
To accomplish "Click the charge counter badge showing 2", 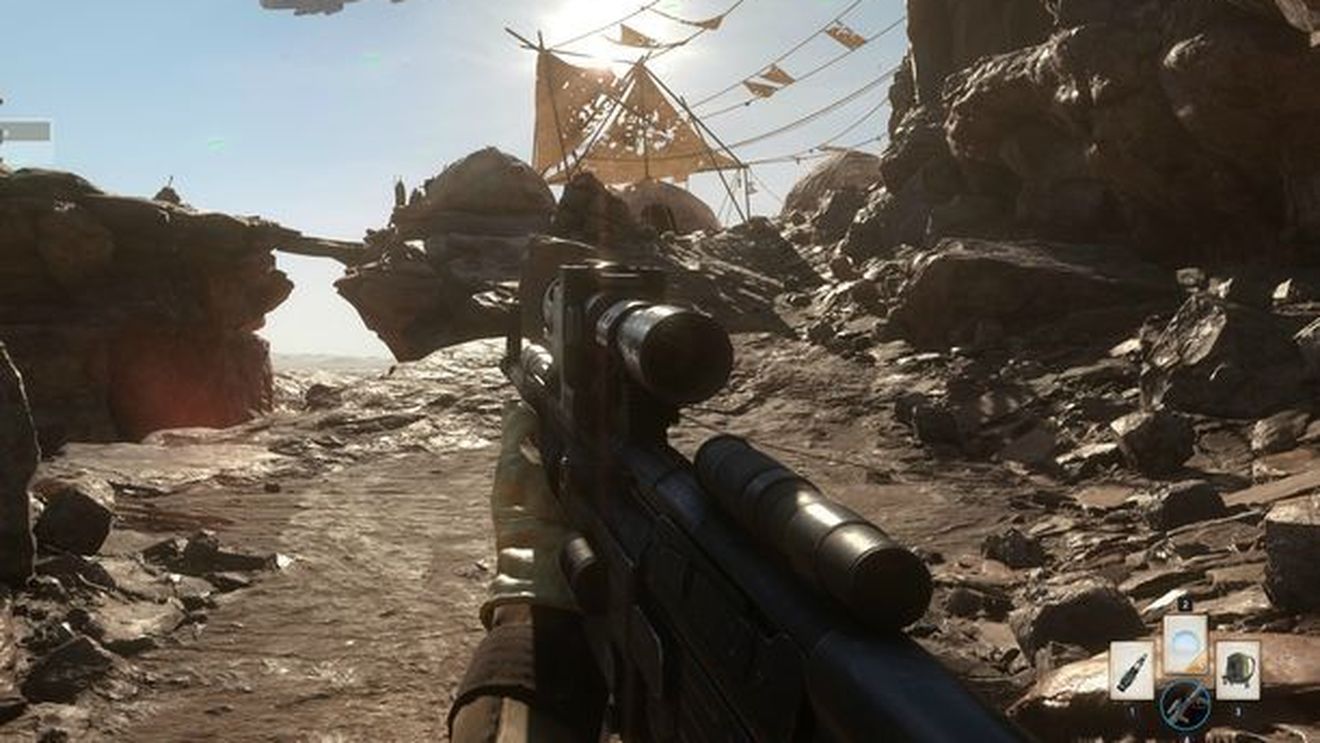I will pos(1187,602).
